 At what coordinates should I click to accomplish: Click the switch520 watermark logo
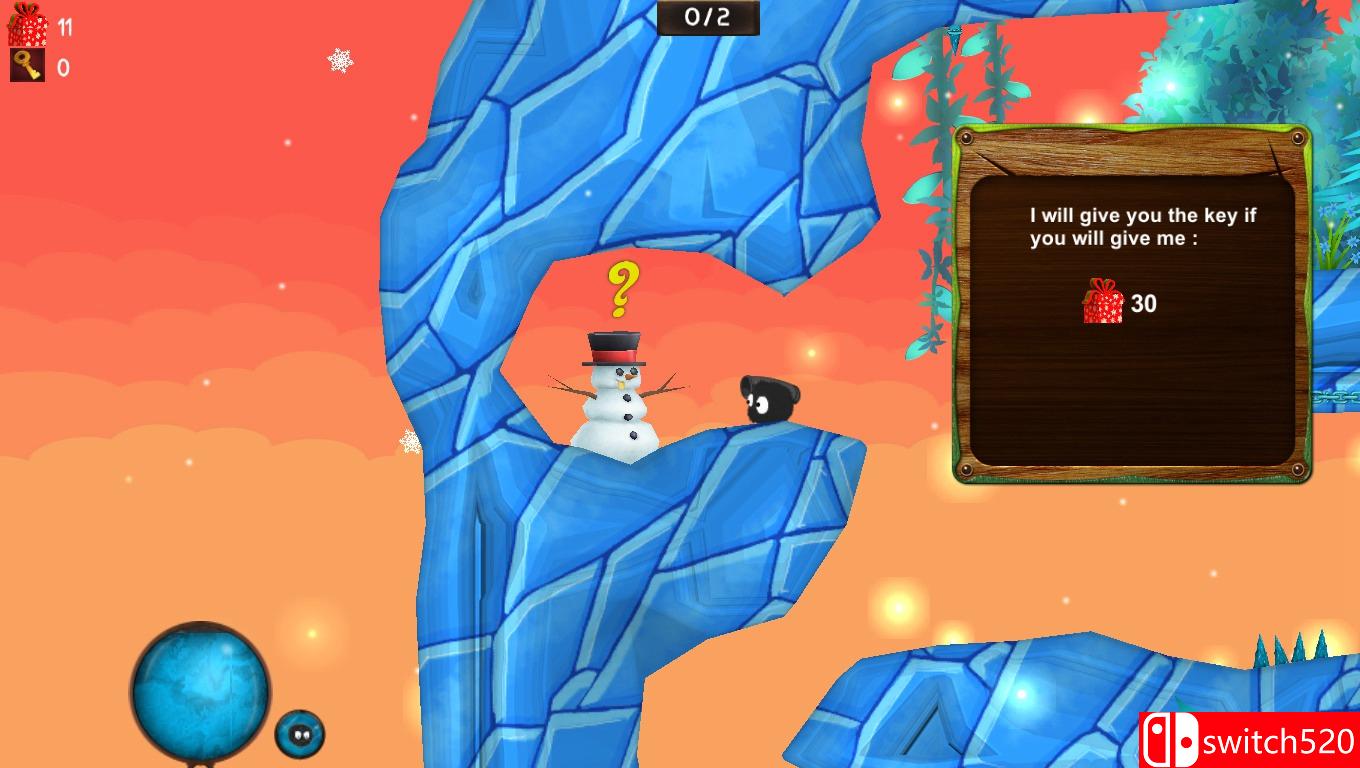1249,740
